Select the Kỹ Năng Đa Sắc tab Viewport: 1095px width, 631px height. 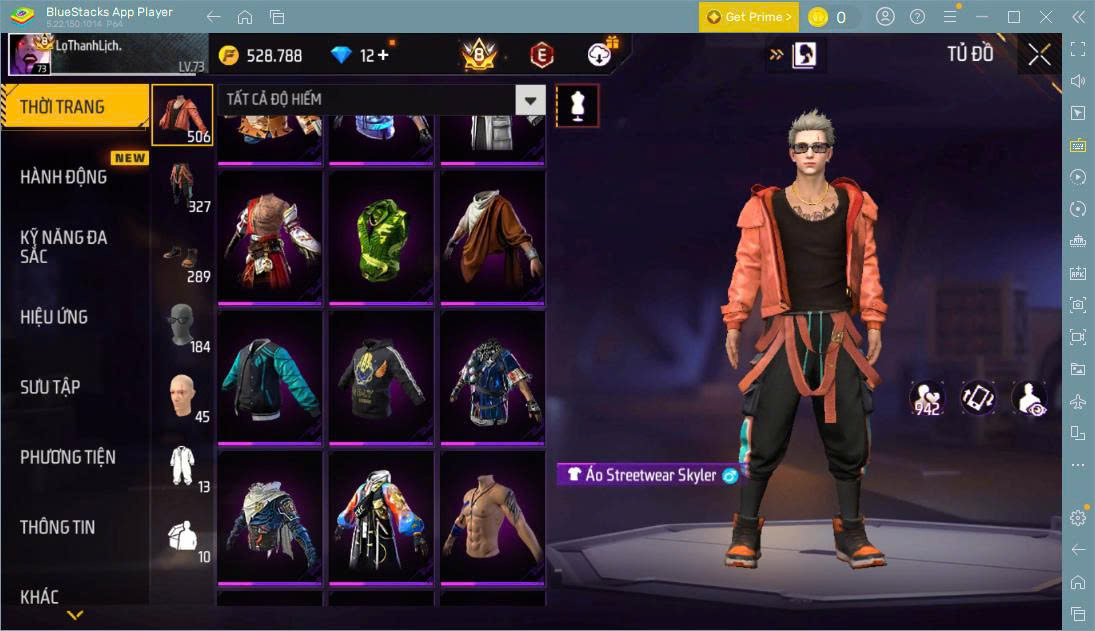point(64,247)
